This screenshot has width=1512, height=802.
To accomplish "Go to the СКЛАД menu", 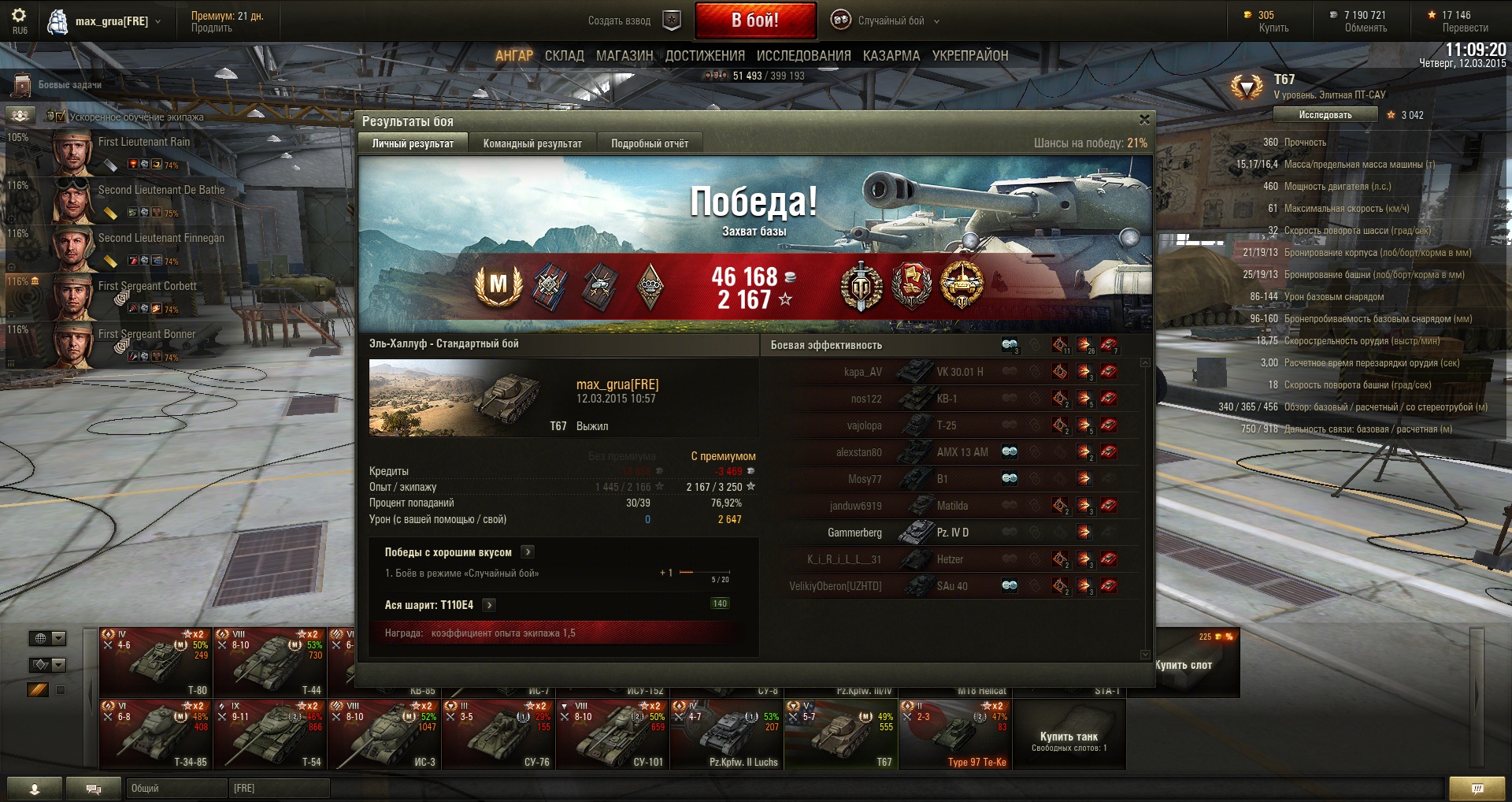I will pyautogui.click(x=565, y=56).
